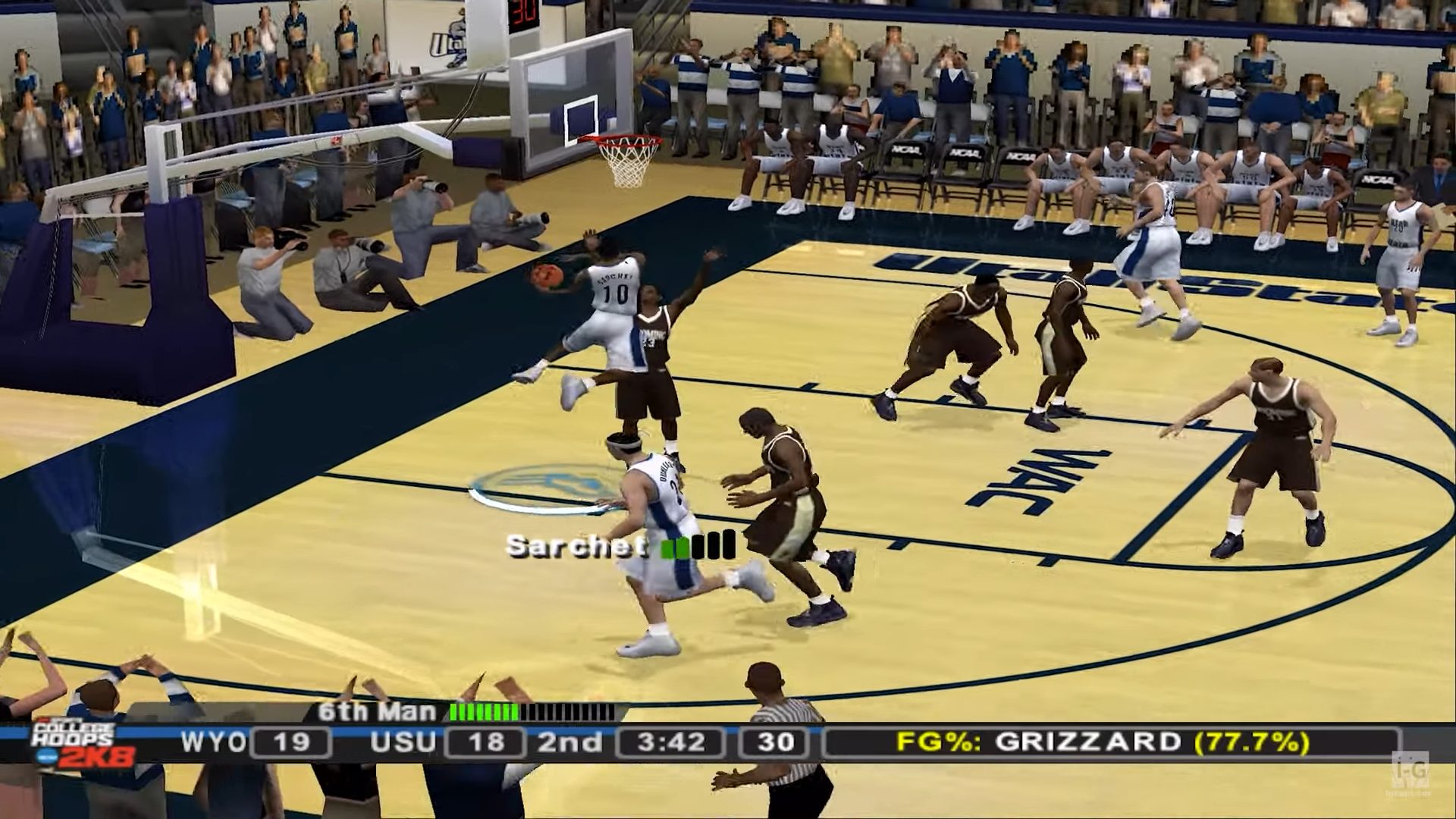Click the College Hoops 2K8 logo
Image resolution: width=1456 pixels, height=819 pixels.
pyautogui.click(x=82, y=744)
